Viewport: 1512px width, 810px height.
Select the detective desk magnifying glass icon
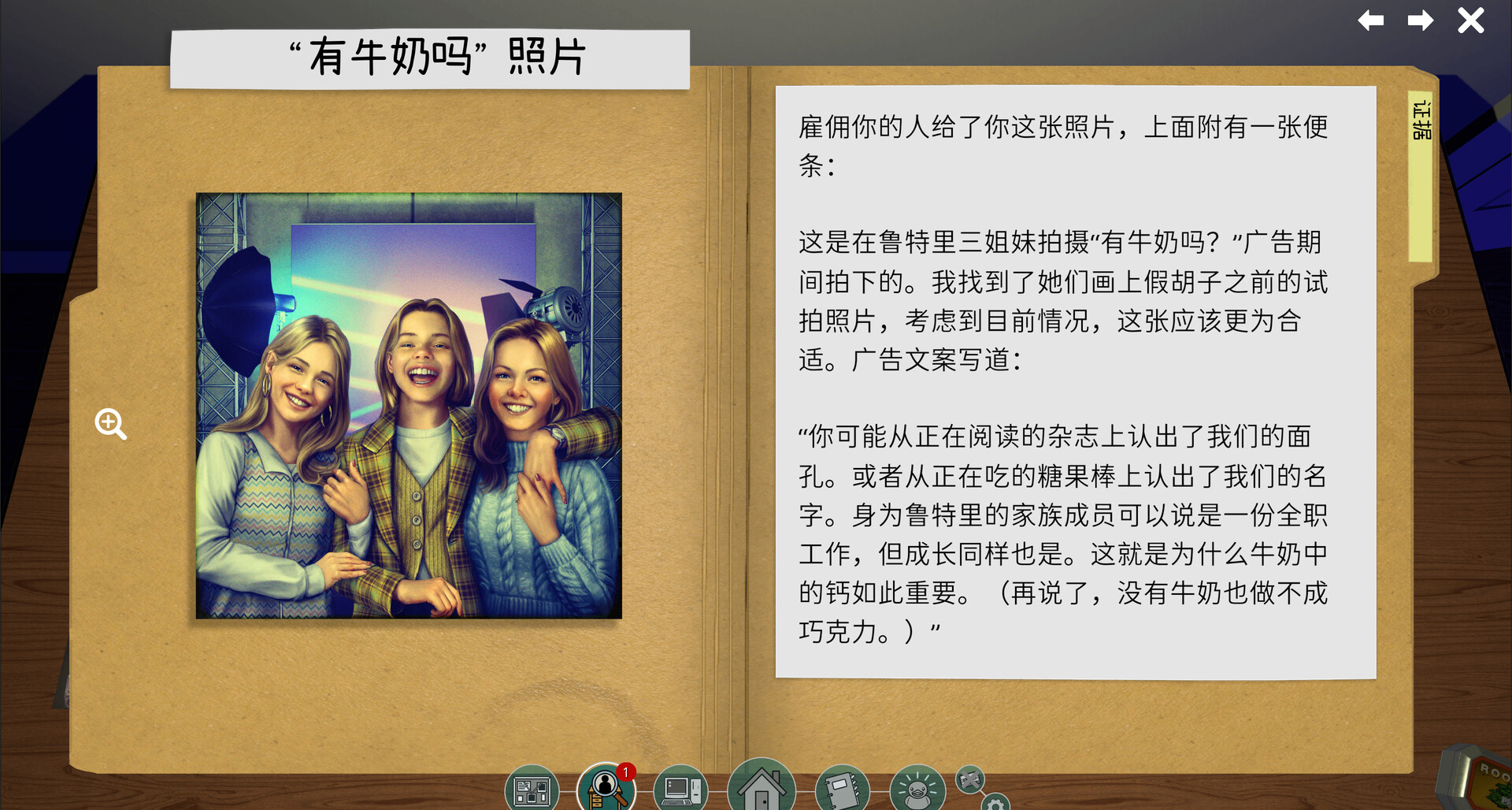605,788
